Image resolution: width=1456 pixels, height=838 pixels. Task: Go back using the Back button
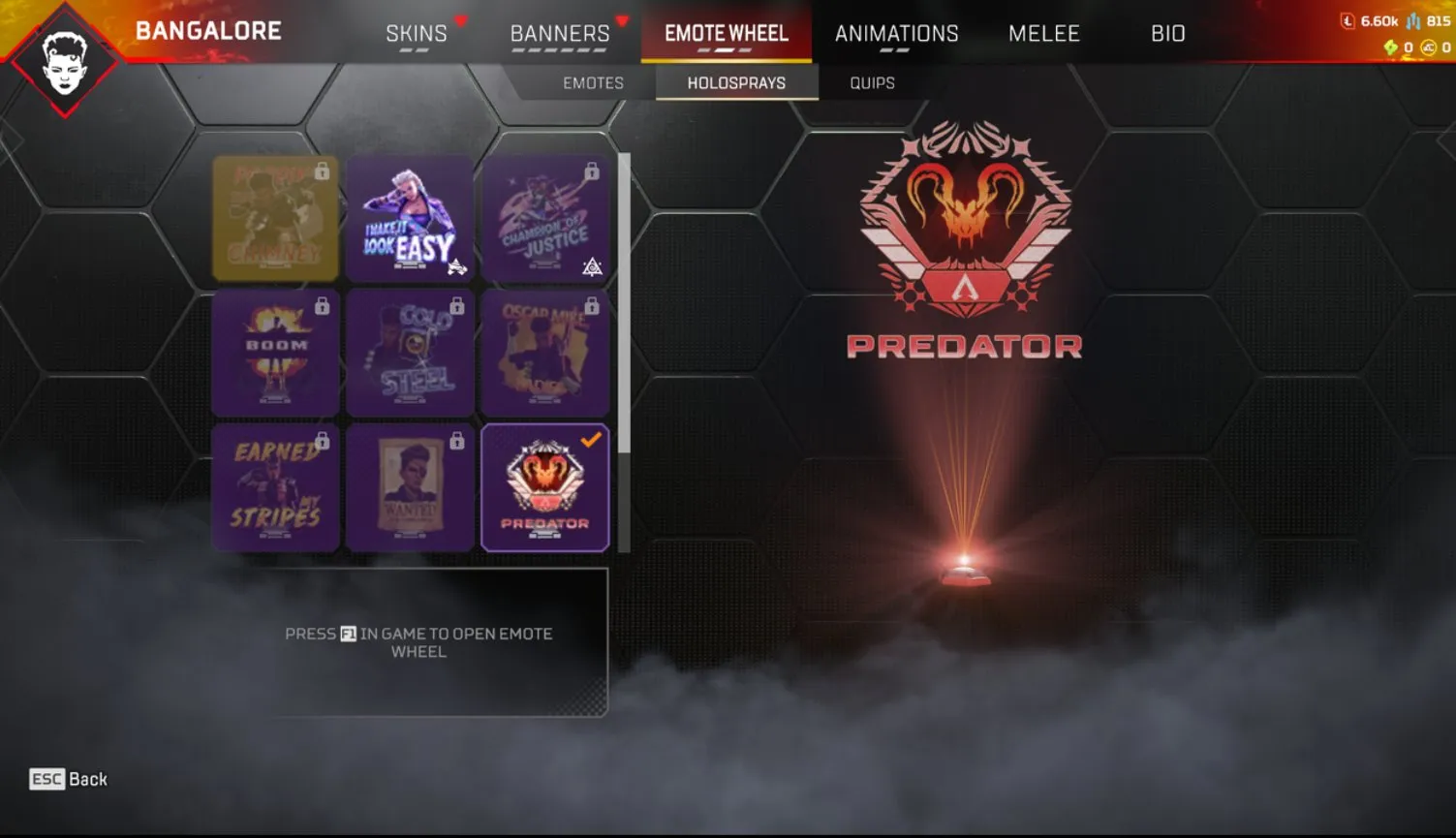click(x=68, y=780)
